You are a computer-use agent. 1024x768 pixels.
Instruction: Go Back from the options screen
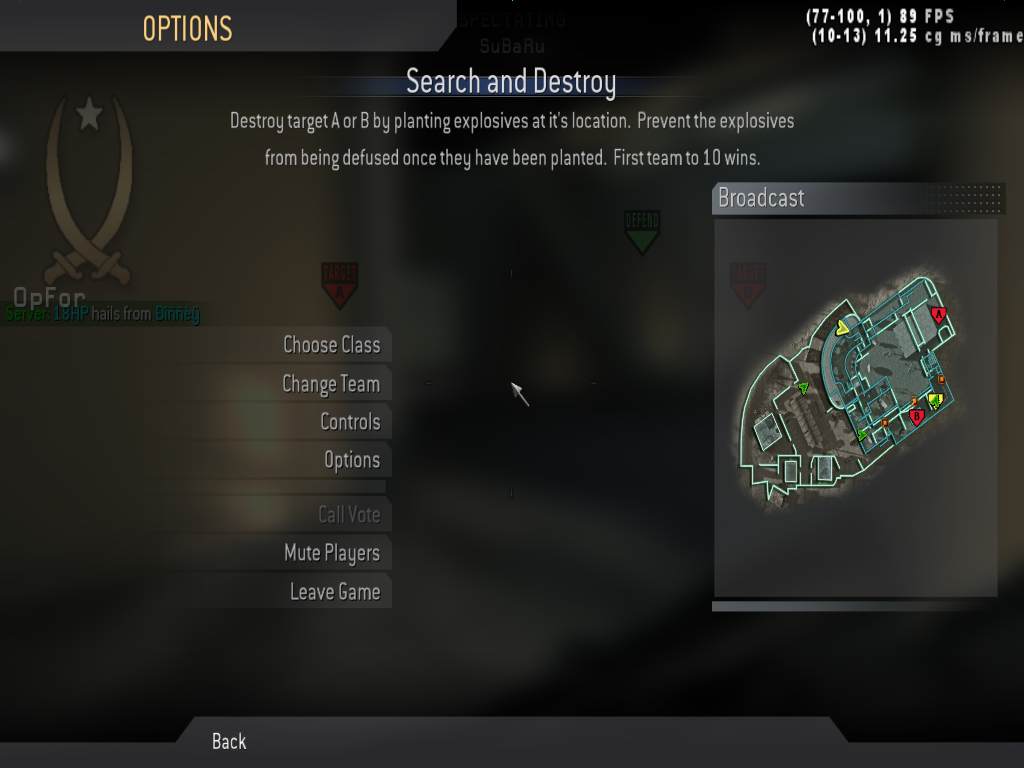229,741
